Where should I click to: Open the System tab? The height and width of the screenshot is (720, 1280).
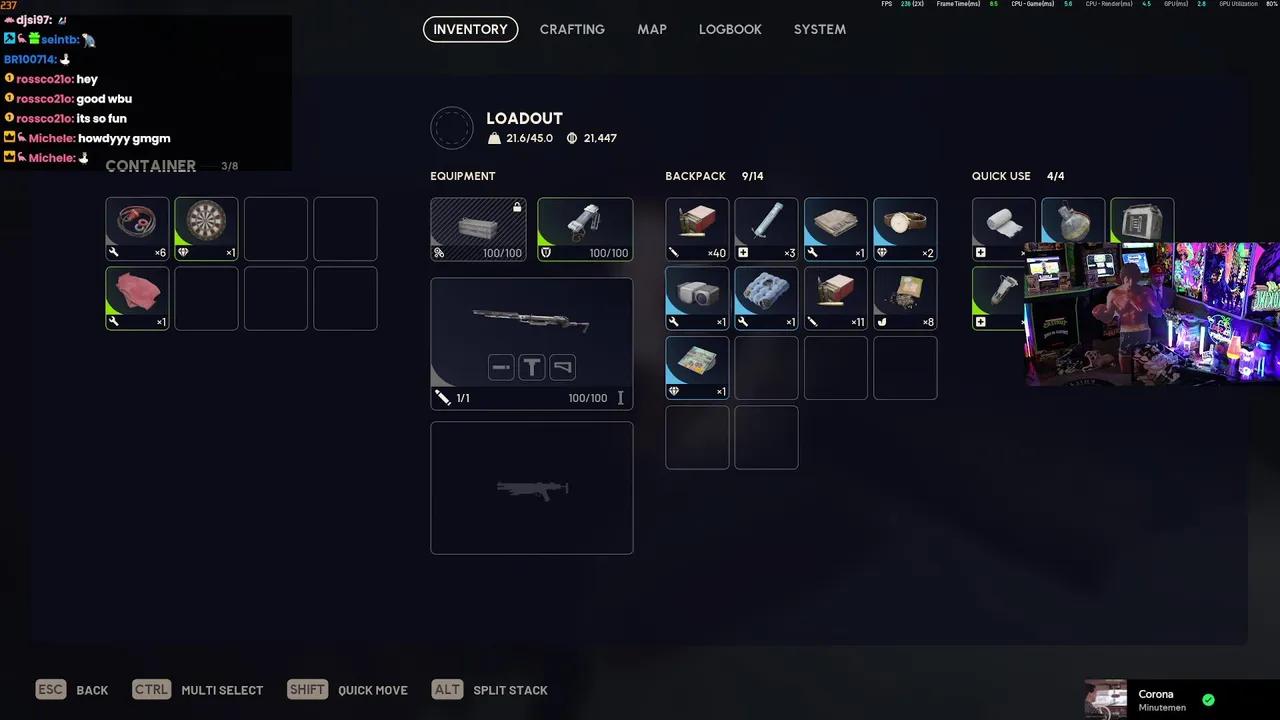[x=820, y=29]
